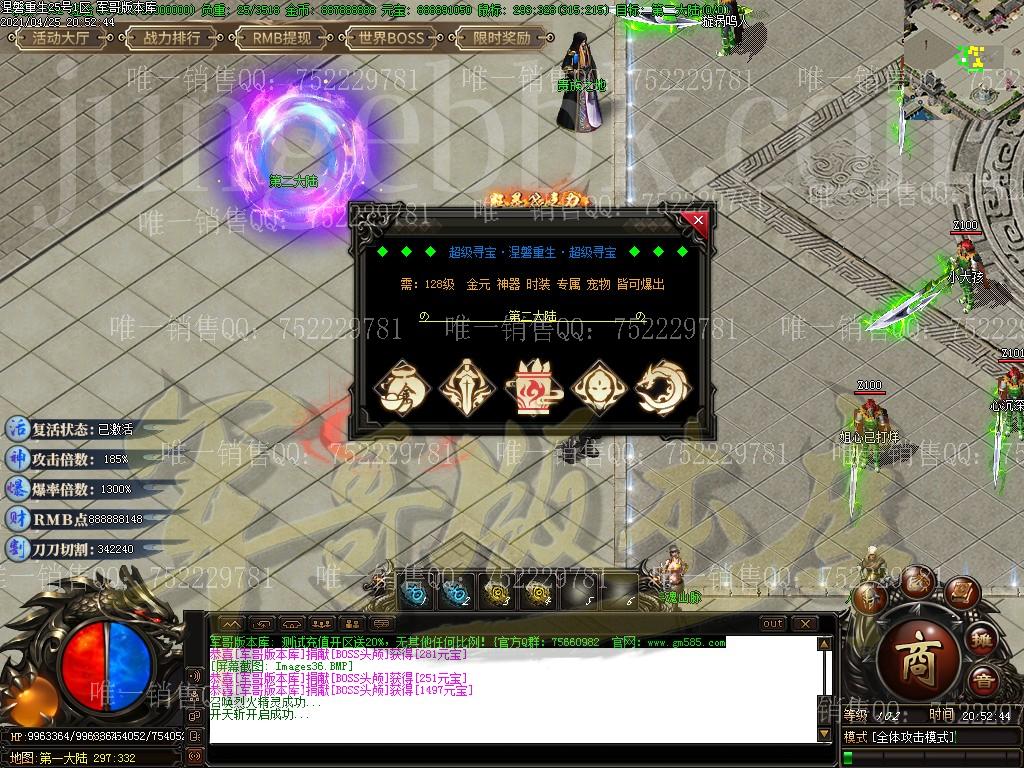This screenshot has height=768, width=1024.
Task: Choose the coiled dragon pet icon
Action: 663,388
